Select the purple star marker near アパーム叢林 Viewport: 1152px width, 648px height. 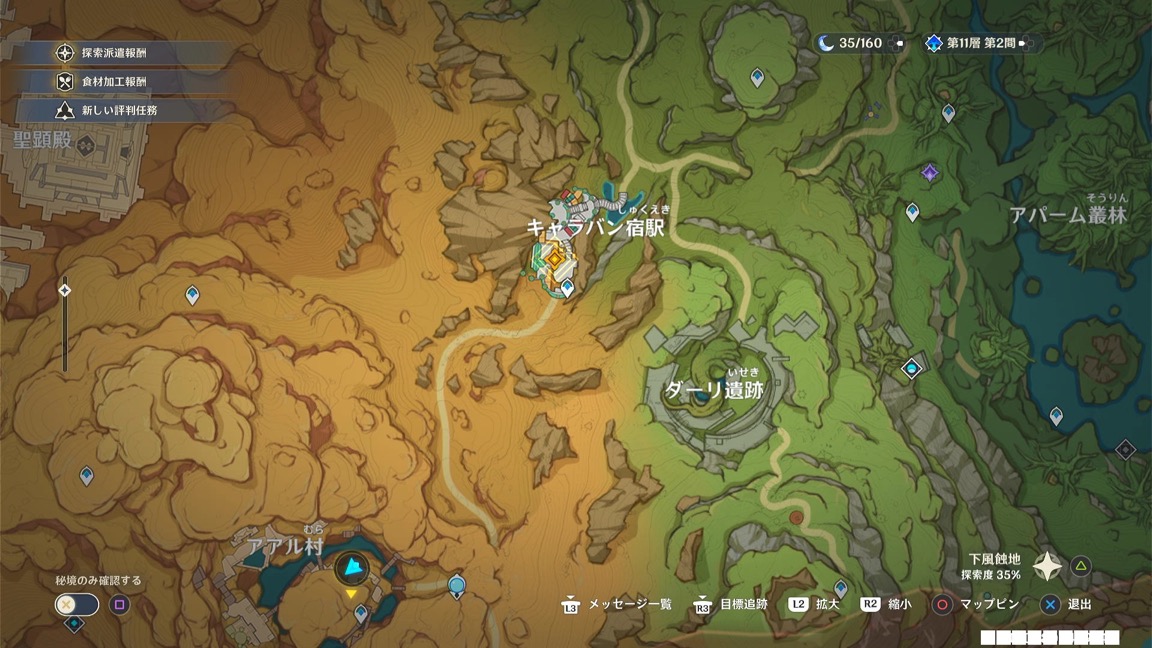930,174
